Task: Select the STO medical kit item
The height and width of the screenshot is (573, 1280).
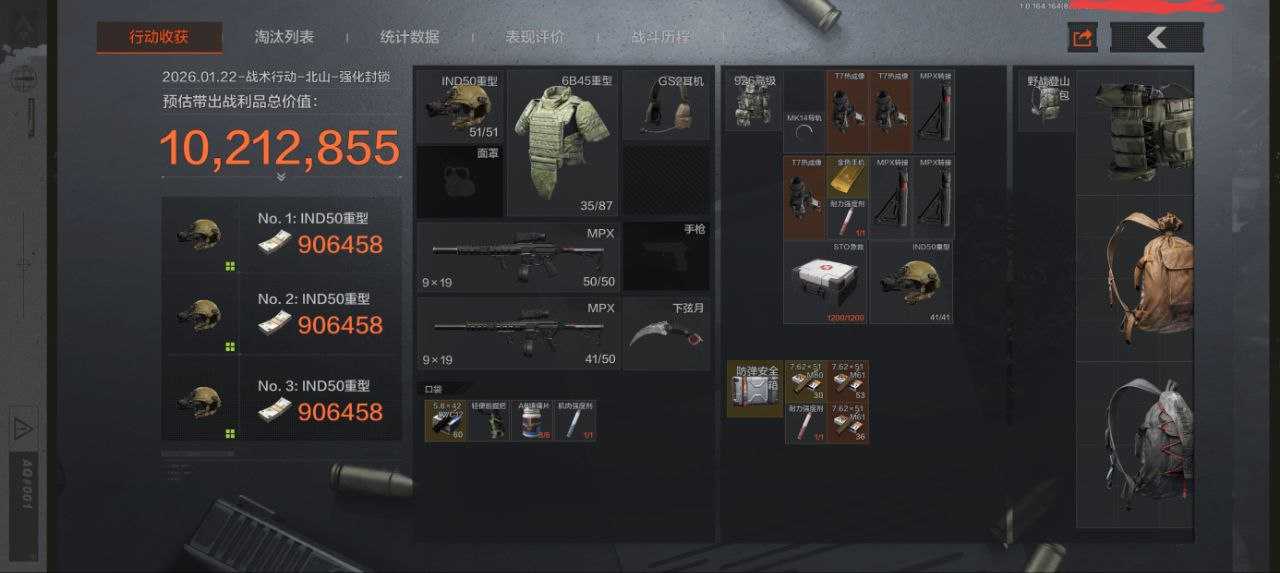Action: click(x=825, y=281)
